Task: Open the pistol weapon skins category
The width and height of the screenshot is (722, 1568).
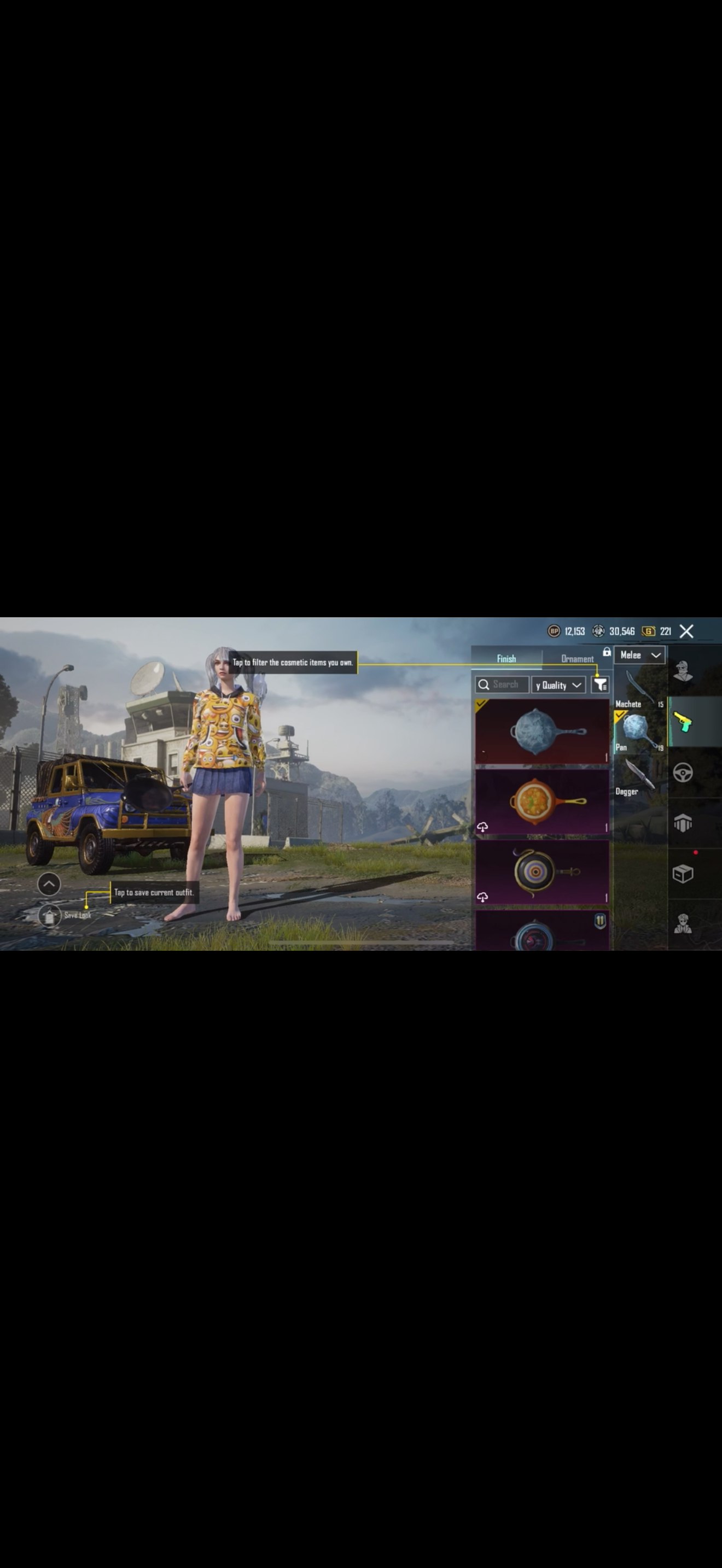Action: click(683, 722)
